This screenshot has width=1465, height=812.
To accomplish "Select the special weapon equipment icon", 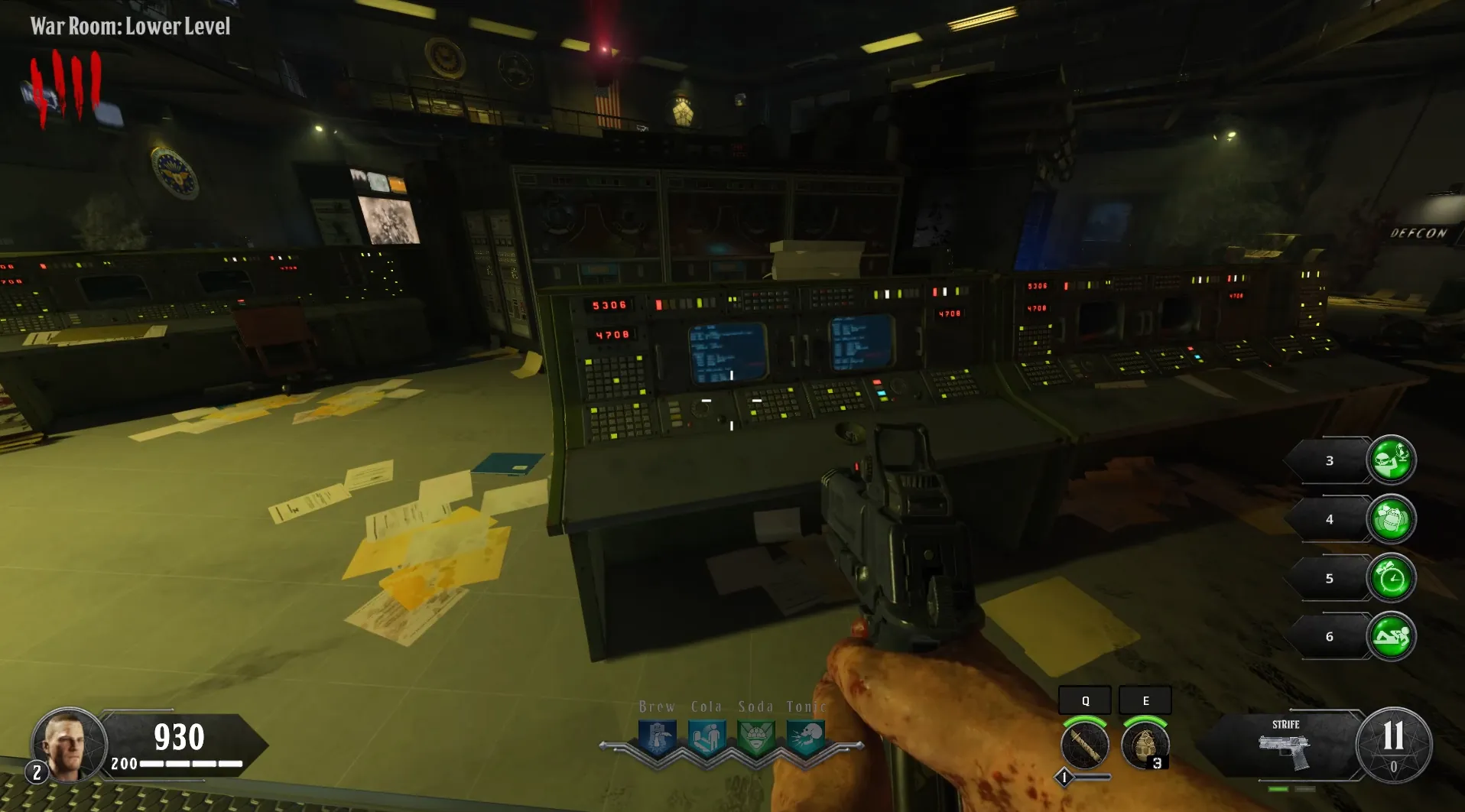I will click(x=1084, y=745).
